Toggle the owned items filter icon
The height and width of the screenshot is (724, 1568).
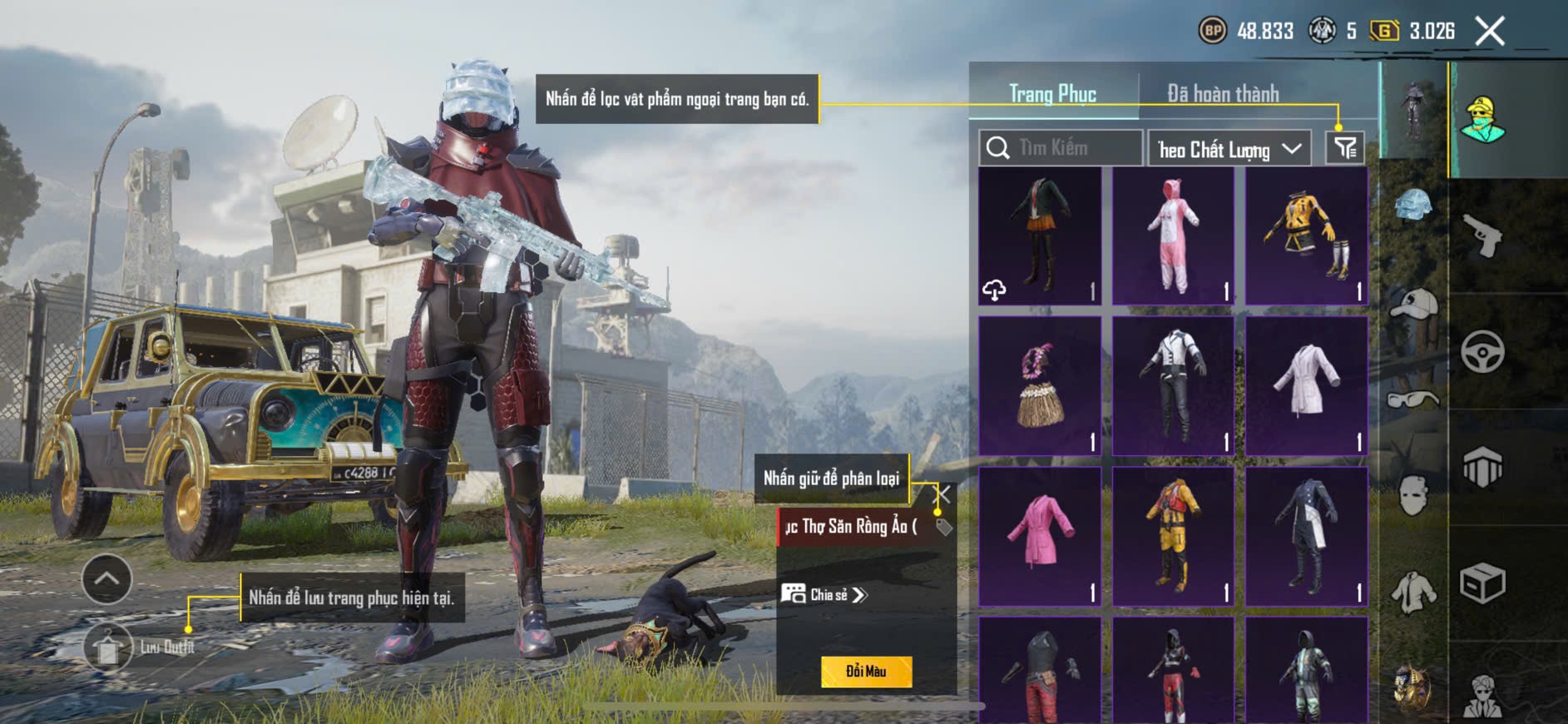coord(1344,149)
